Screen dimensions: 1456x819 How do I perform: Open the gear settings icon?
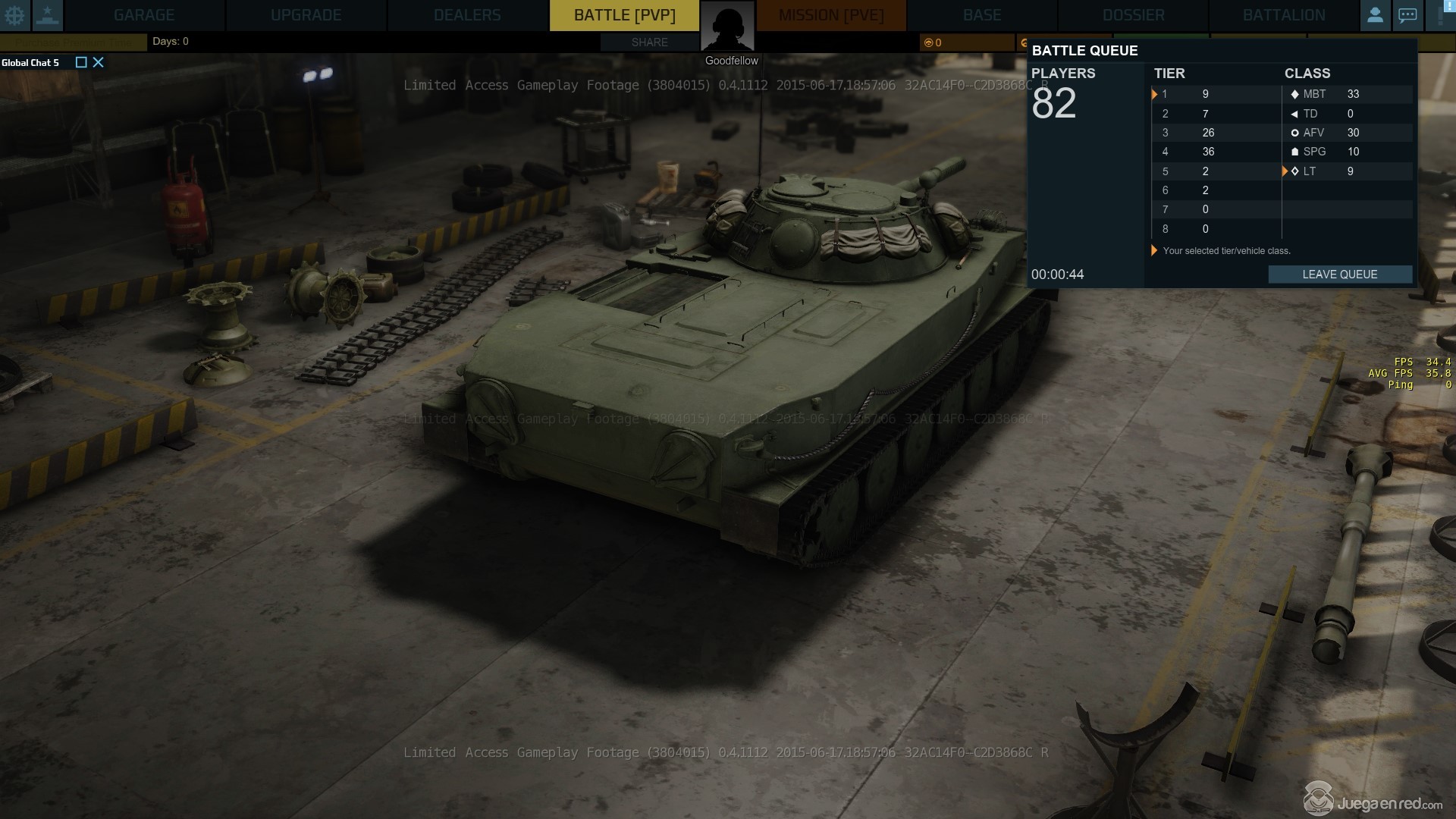[x=14, y=15]
